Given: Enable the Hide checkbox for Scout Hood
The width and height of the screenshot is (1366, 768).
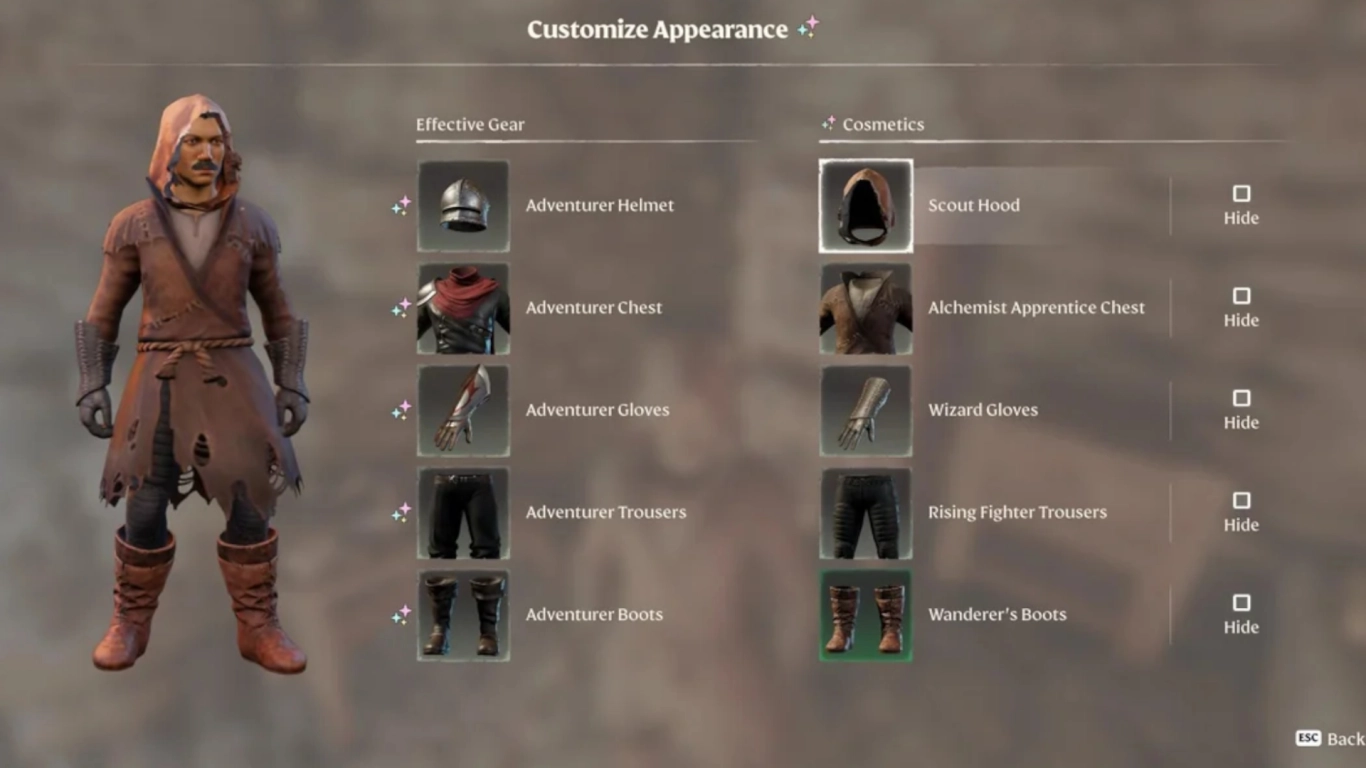Looking at the screenshot, I should [1241, 193].
